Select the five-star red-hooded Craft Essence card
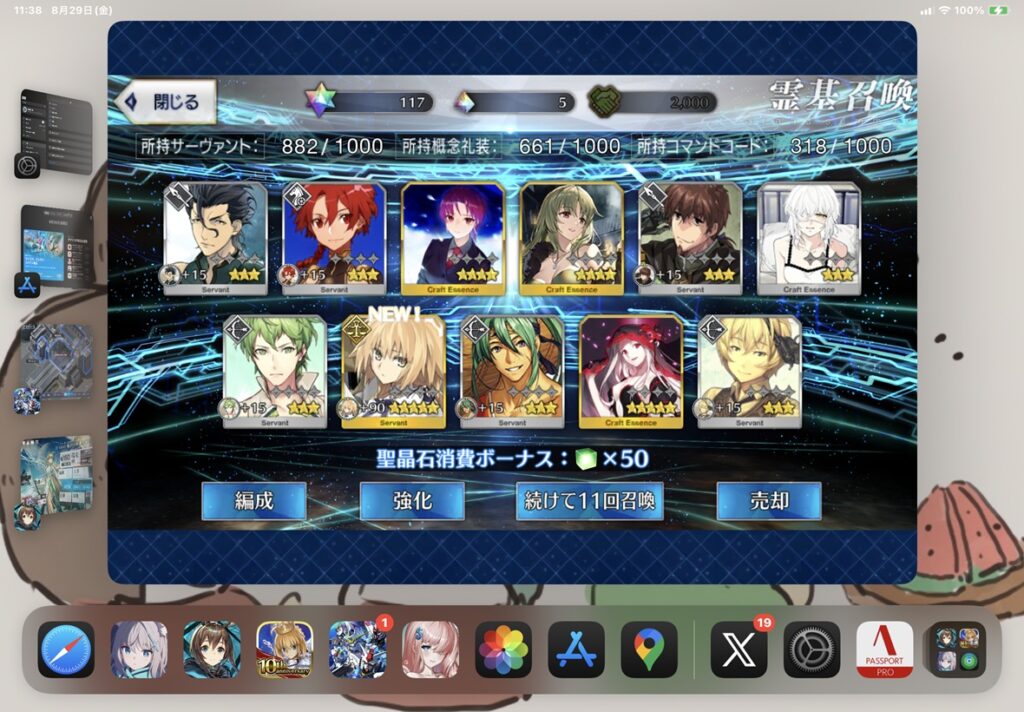The width and height of the screenshot is (1024, 712). (x=630, y=372)
